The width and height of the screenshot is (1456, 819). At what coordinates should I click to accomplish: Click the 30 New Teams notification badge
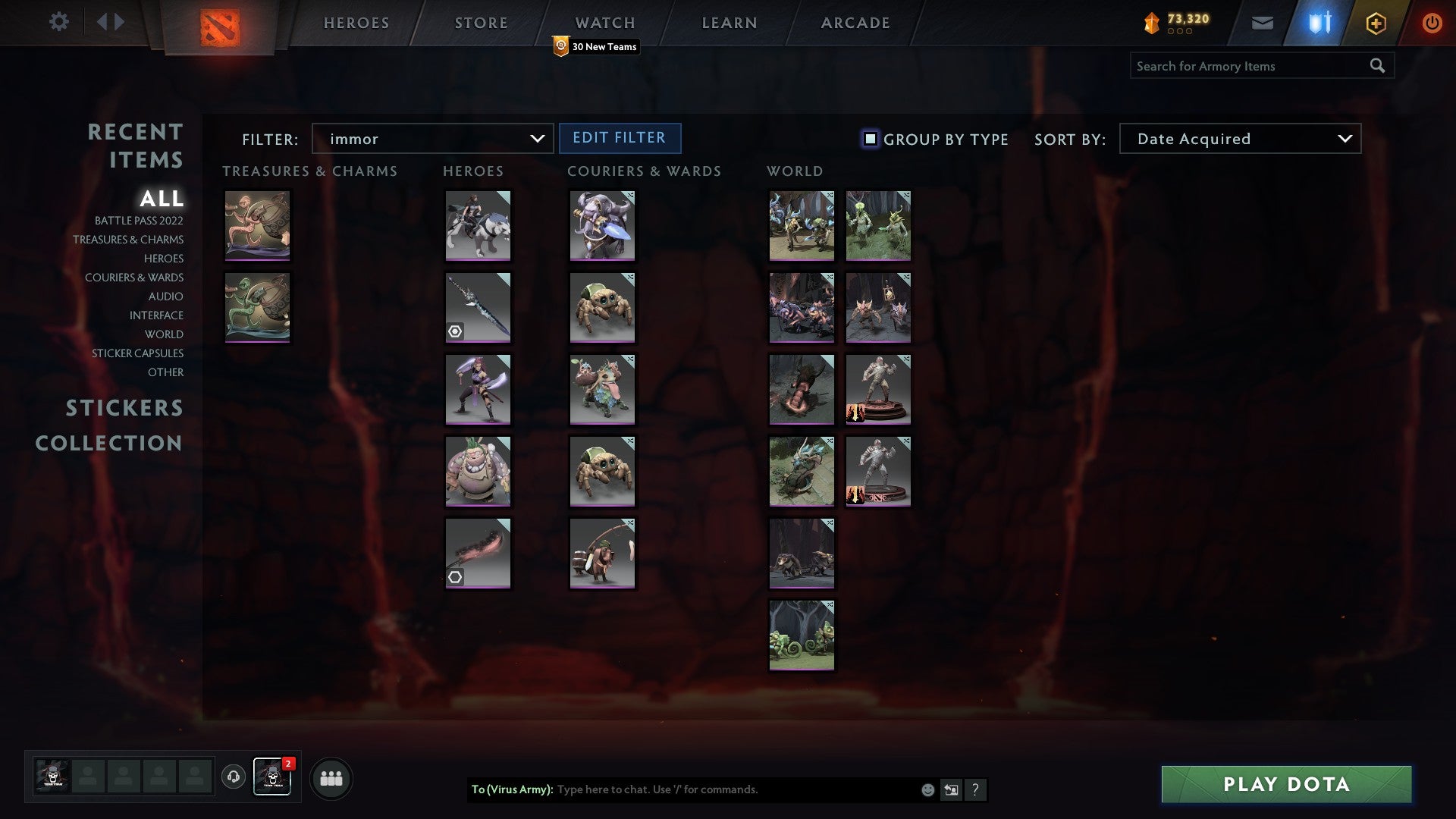tap(597, 46)
